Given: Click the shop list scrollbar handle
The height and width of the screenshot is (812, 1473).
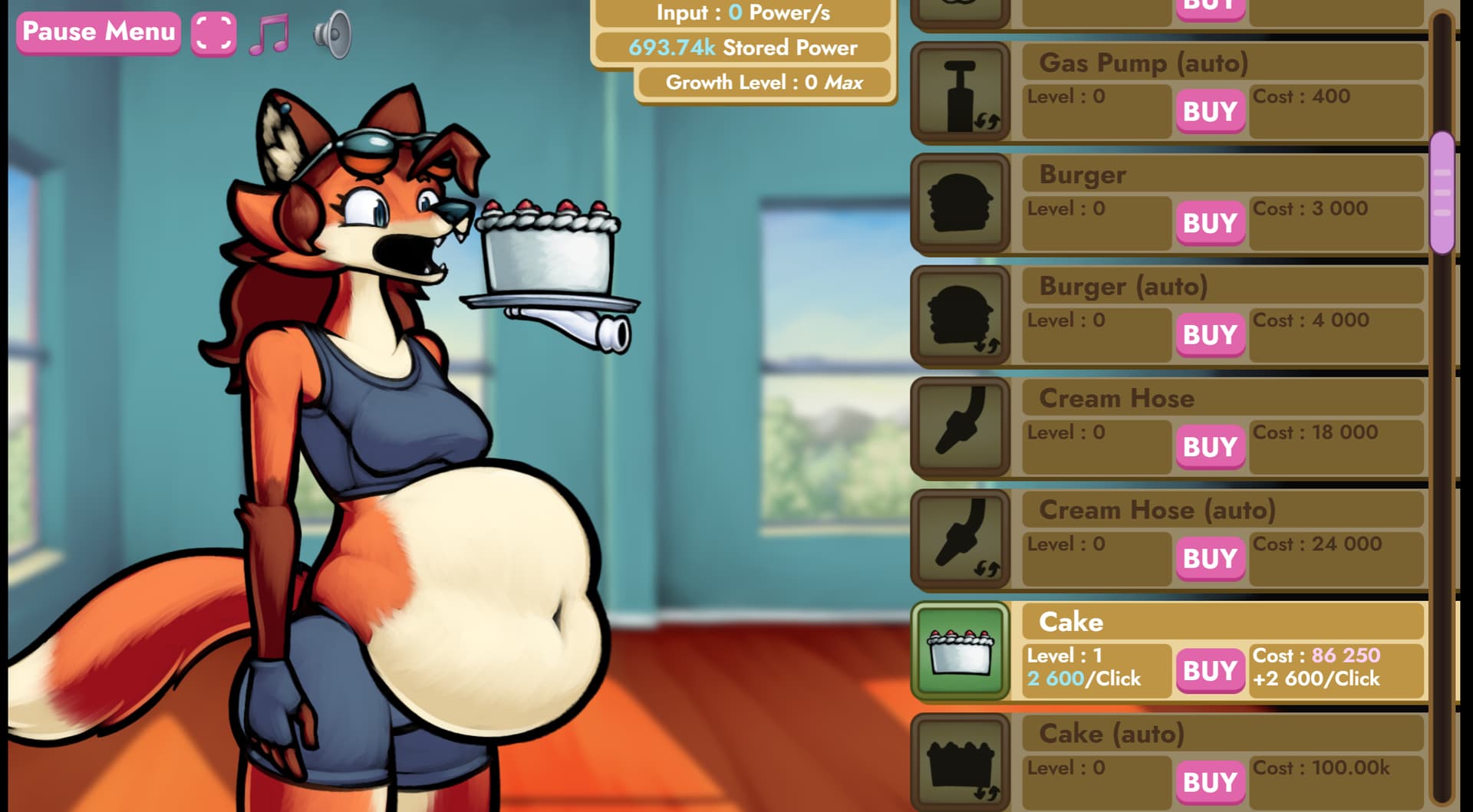Looking at the screenshot, I should [x=1442, y=193].
